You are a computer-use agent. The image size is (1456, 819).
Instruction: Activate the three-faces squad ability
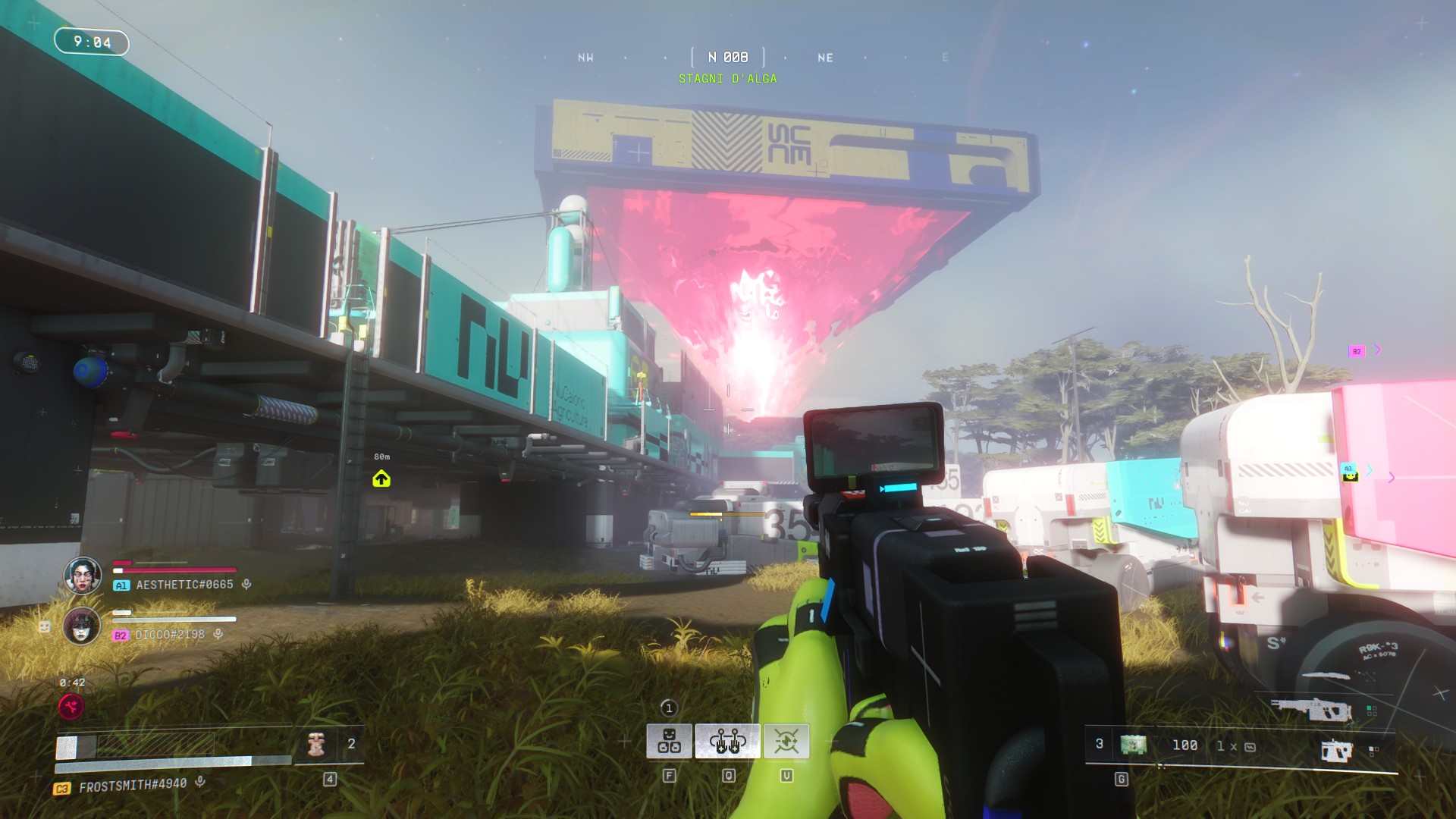click(669, 741)
